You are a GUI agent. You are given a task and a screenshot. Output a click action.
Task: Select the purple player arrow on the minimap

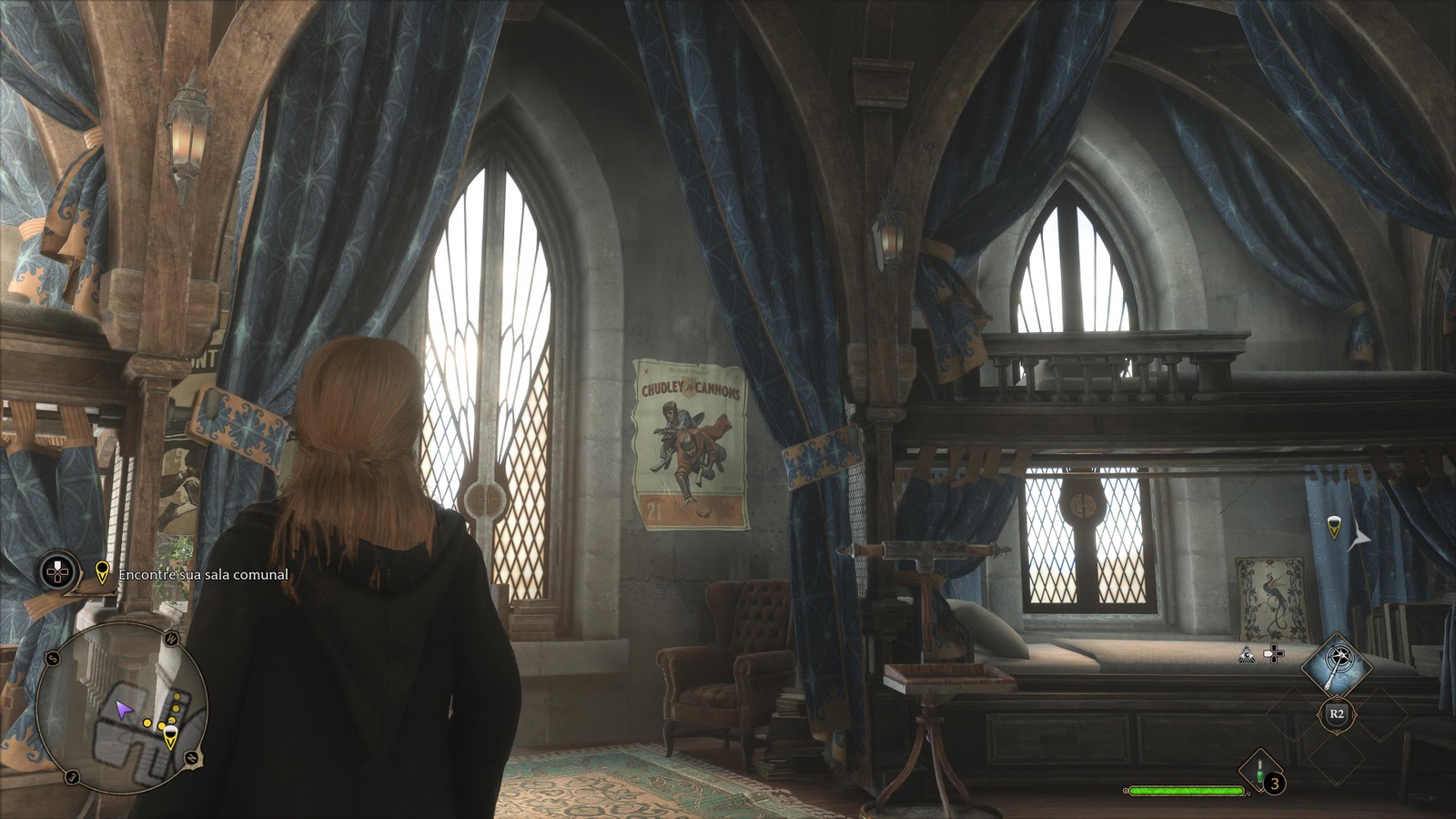click(125, 710)
